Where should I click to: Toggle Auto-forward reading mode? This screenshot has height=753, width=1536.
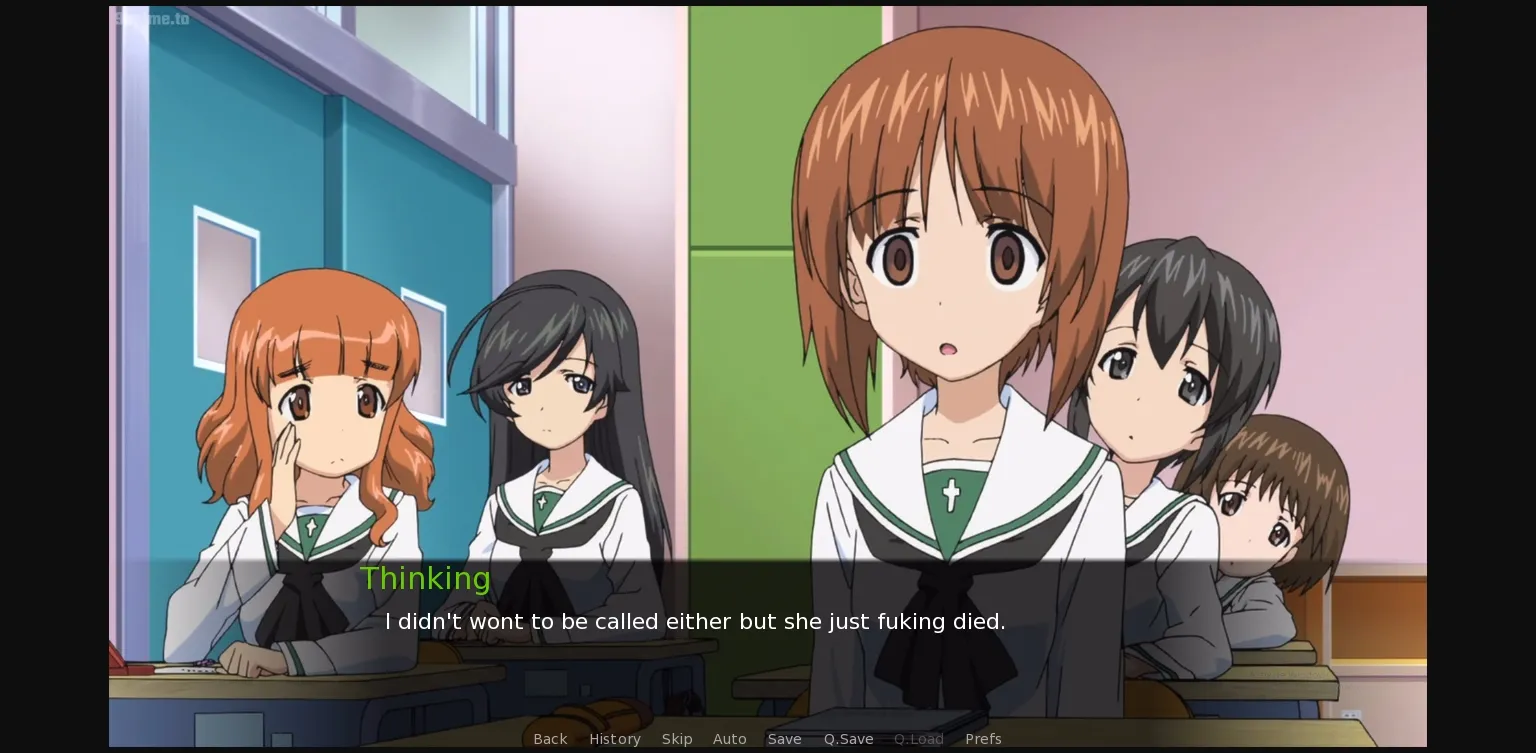pyautogui.click(x=730, y=739)
